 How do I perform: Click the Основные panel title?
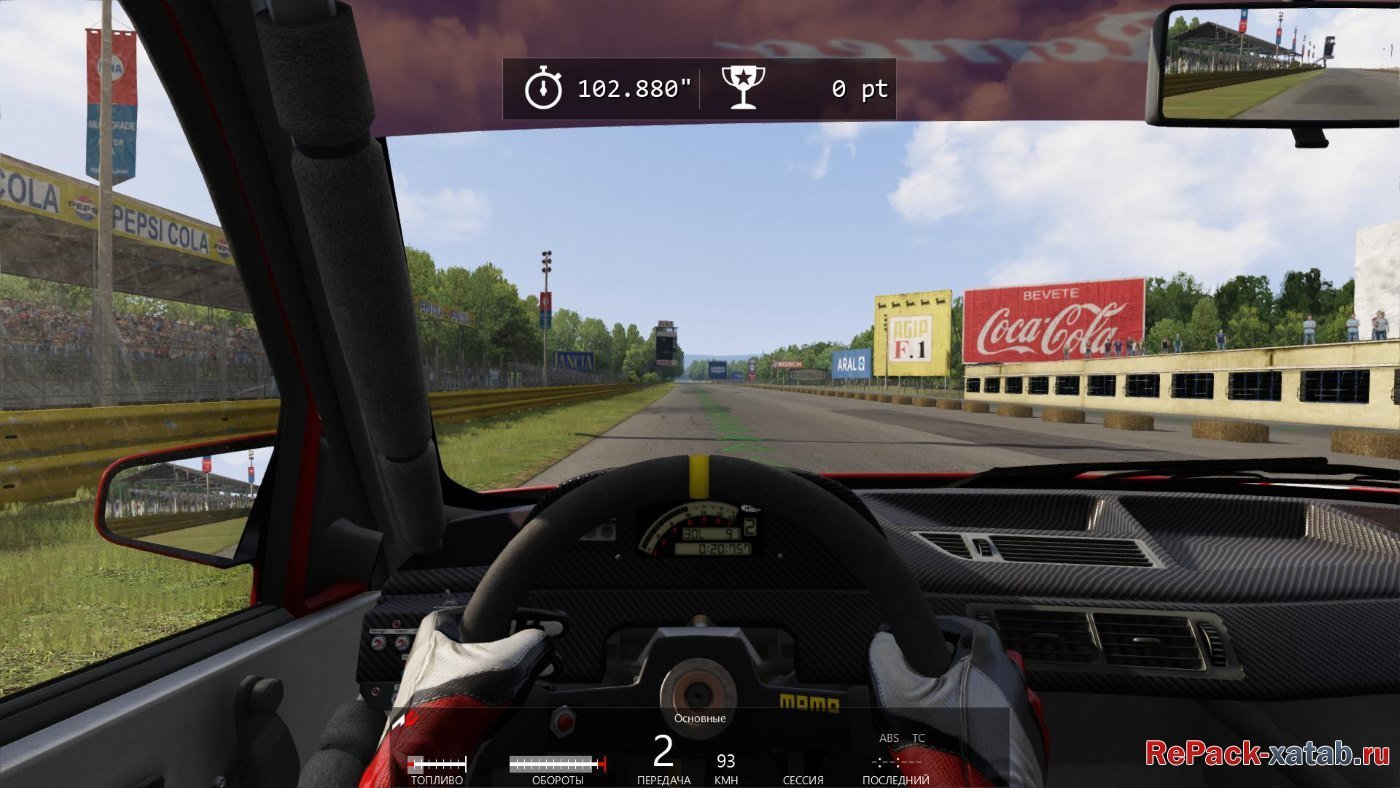pyautogui.click(x=699, y=718)
